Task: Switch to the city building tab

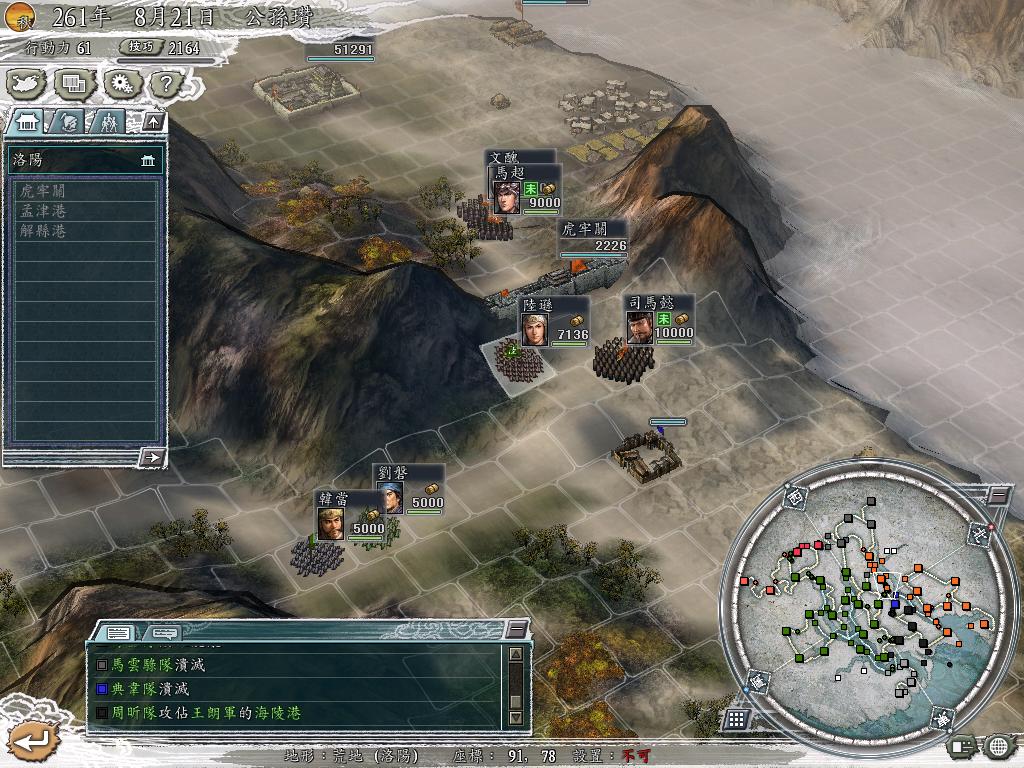Action: tap(27, 122)
